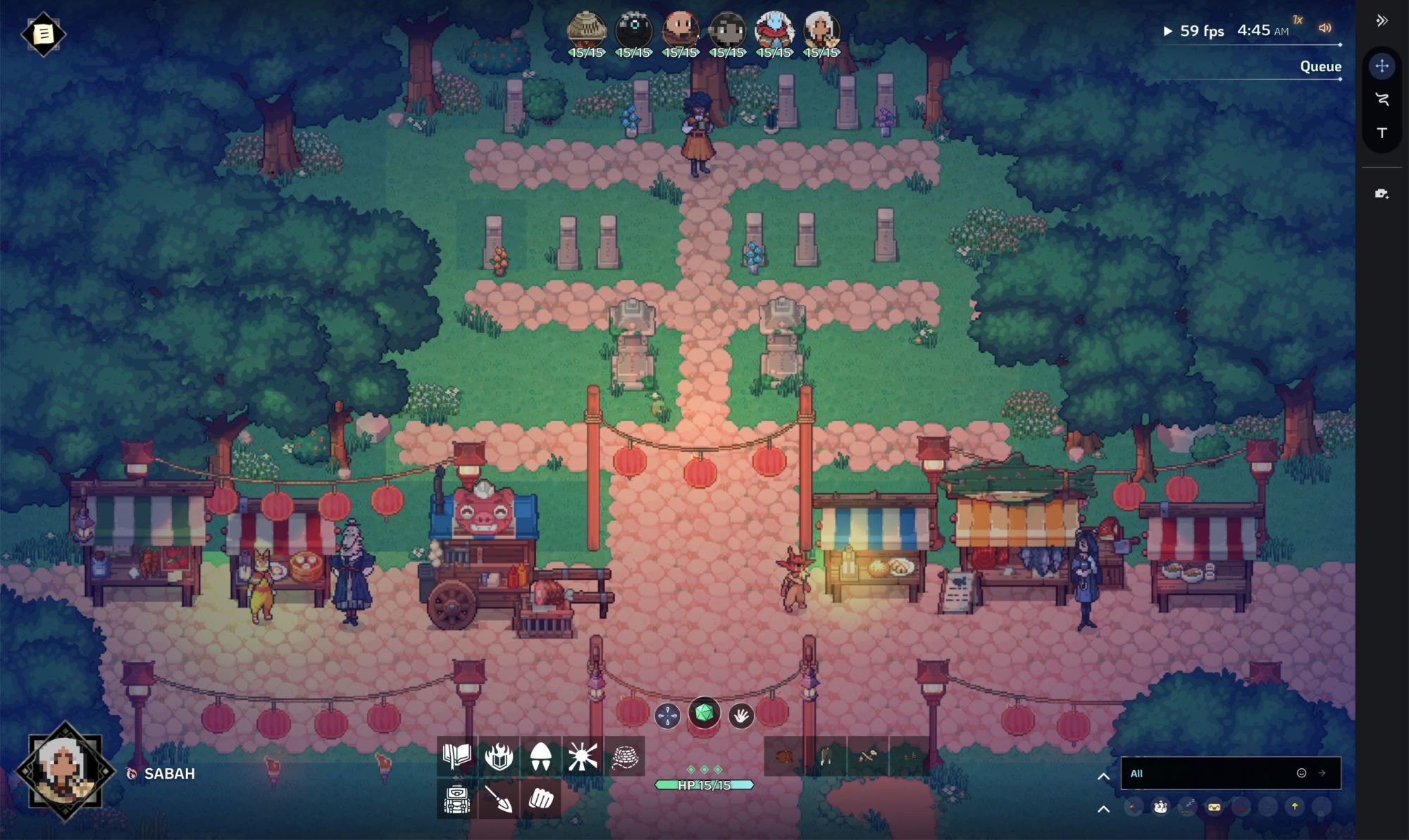Image resolution: width=1409 pixels, height=840 pixels.
Task: Open the journal notes diamond icon
Action: point(43,34)
